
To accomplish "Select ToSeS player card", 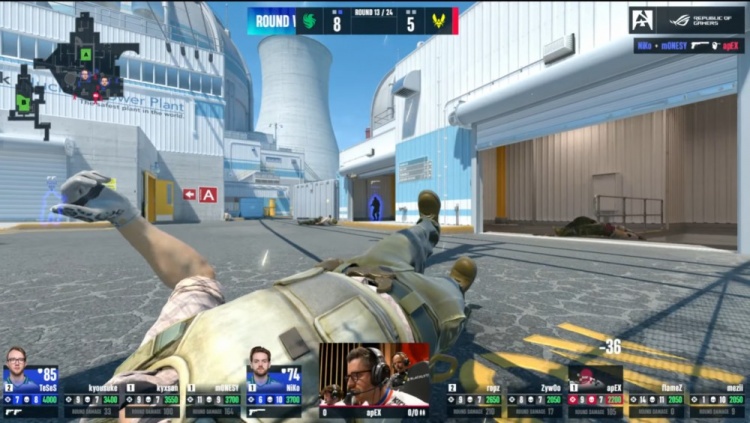I will click(x=31, y=391).
